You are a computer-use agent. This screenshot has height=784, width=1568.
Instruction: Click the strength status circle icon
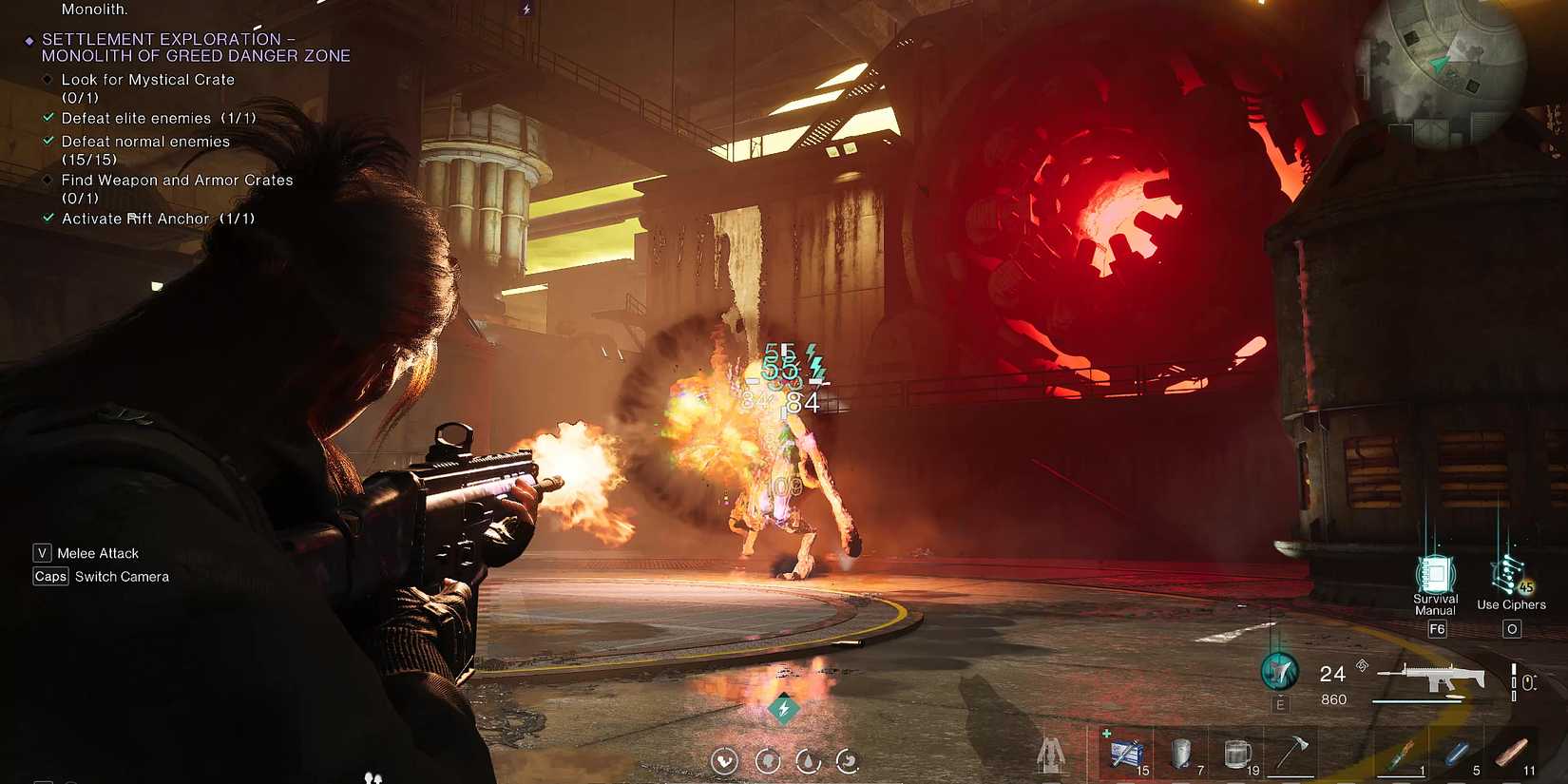click(724, 760)
